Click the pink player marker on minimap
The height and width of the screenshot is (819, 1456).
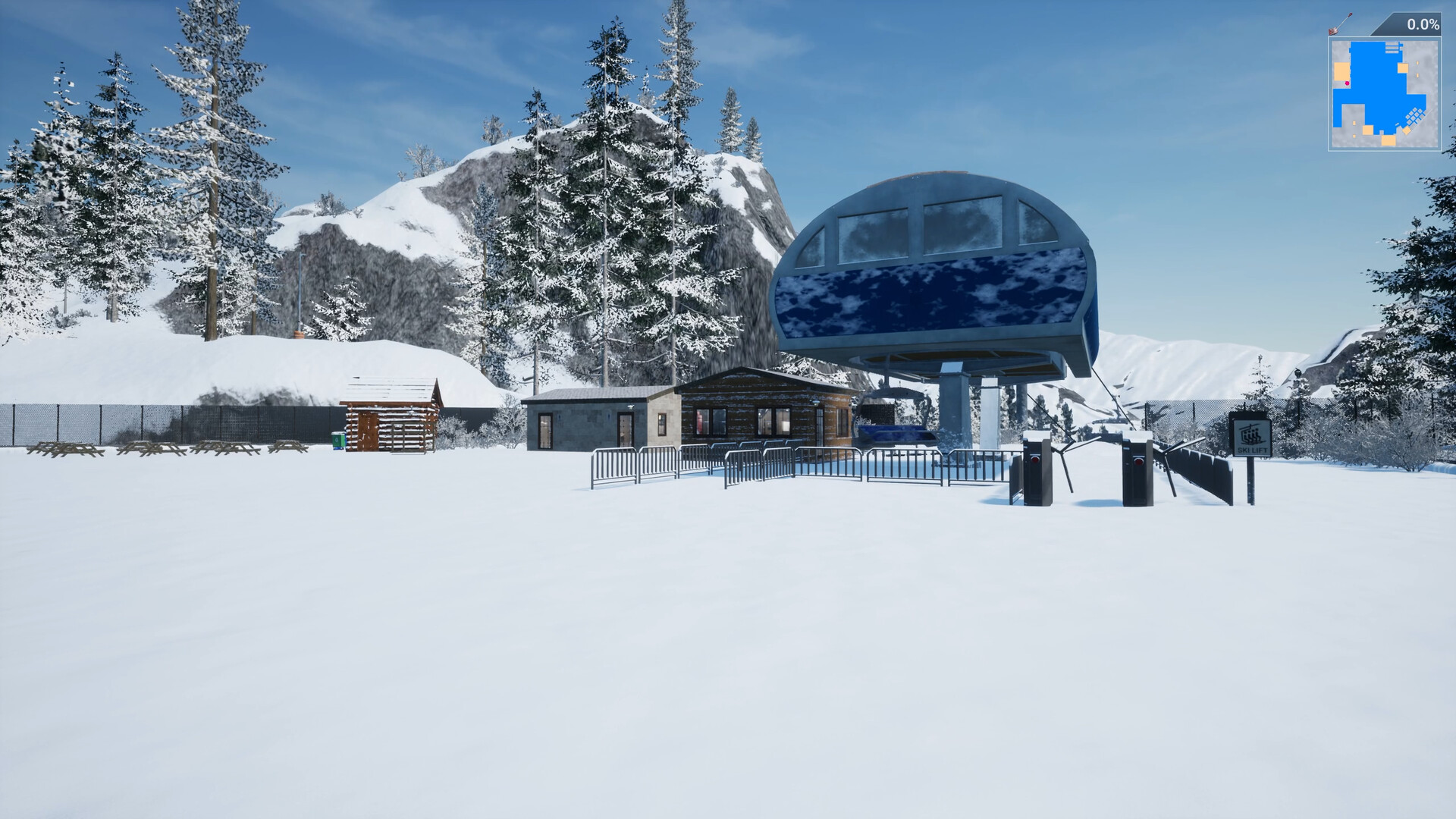tap(1347, 83)
